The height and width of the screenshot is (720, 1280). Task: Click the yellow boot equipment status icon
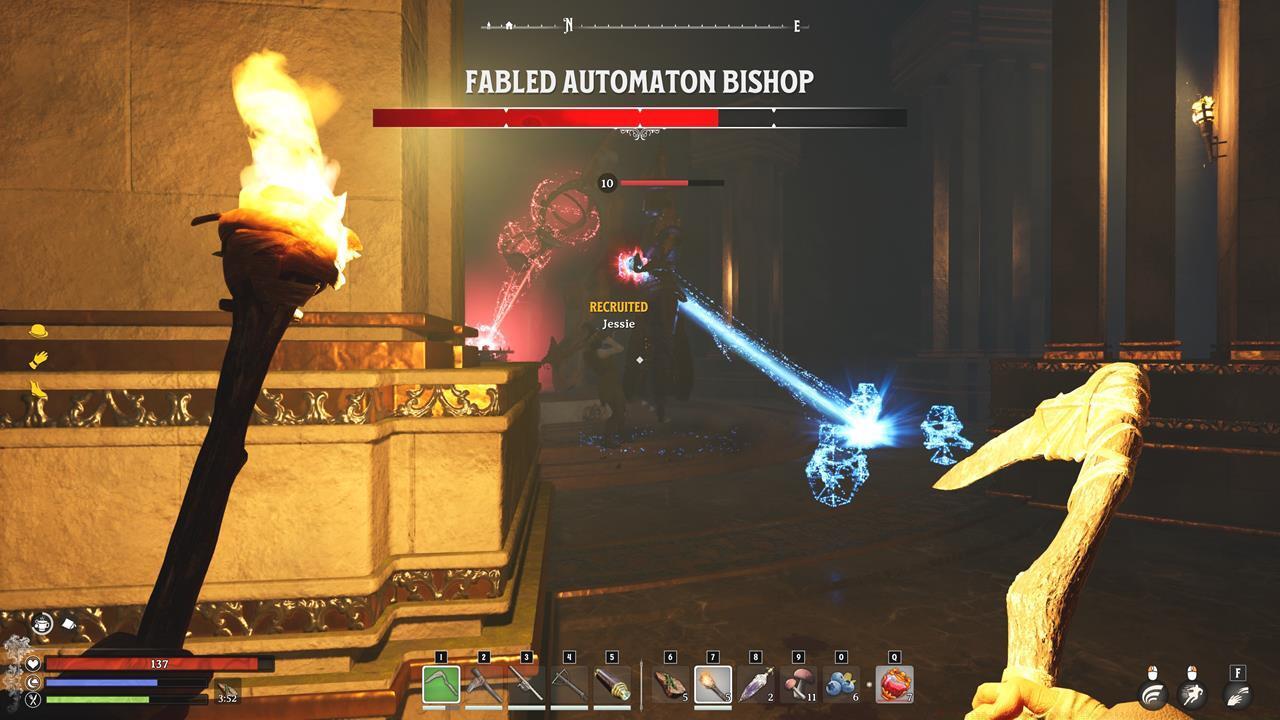click(39, 389)
